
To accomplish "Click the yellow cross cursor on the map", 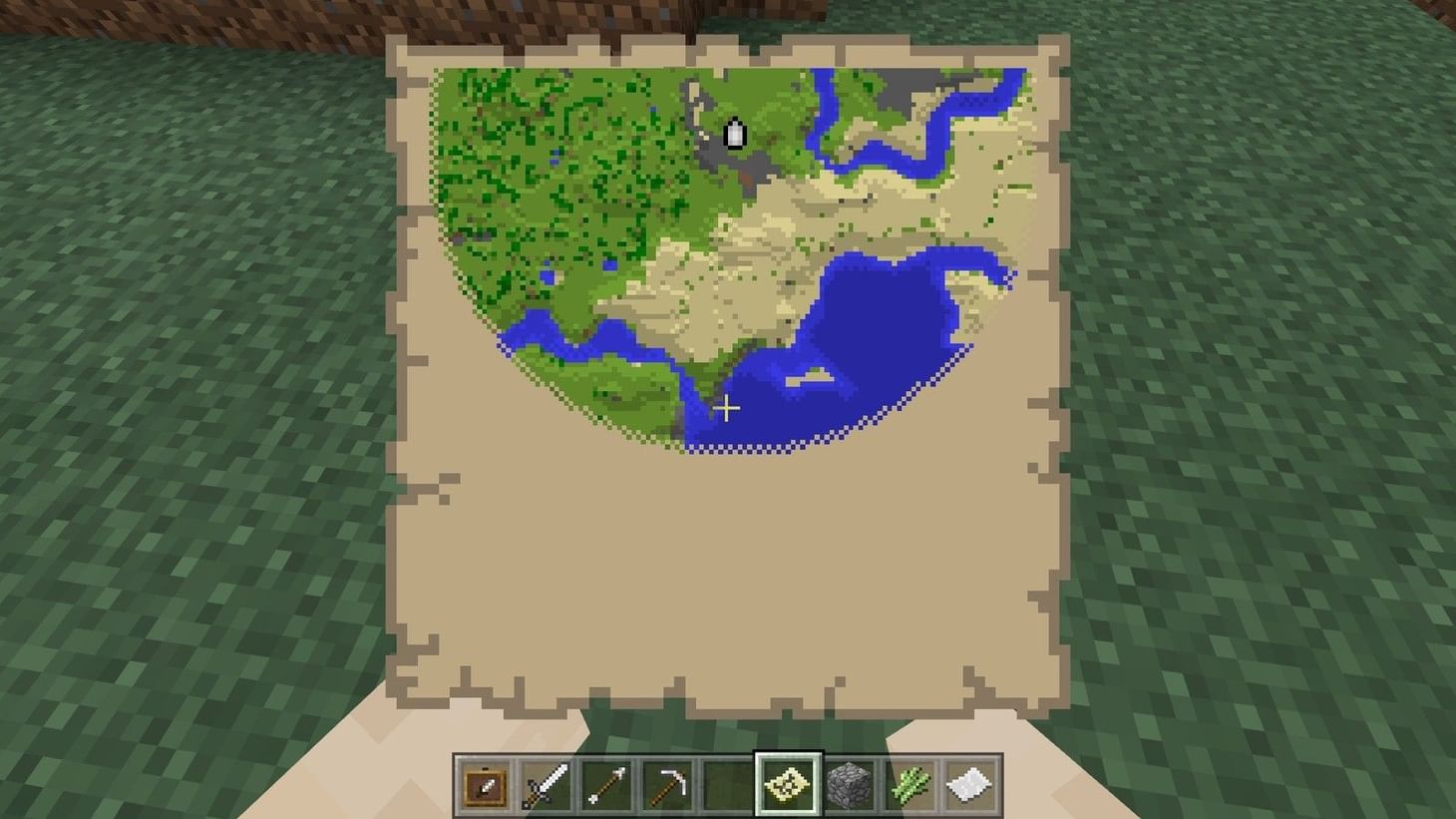I will (x=727, y=408).
